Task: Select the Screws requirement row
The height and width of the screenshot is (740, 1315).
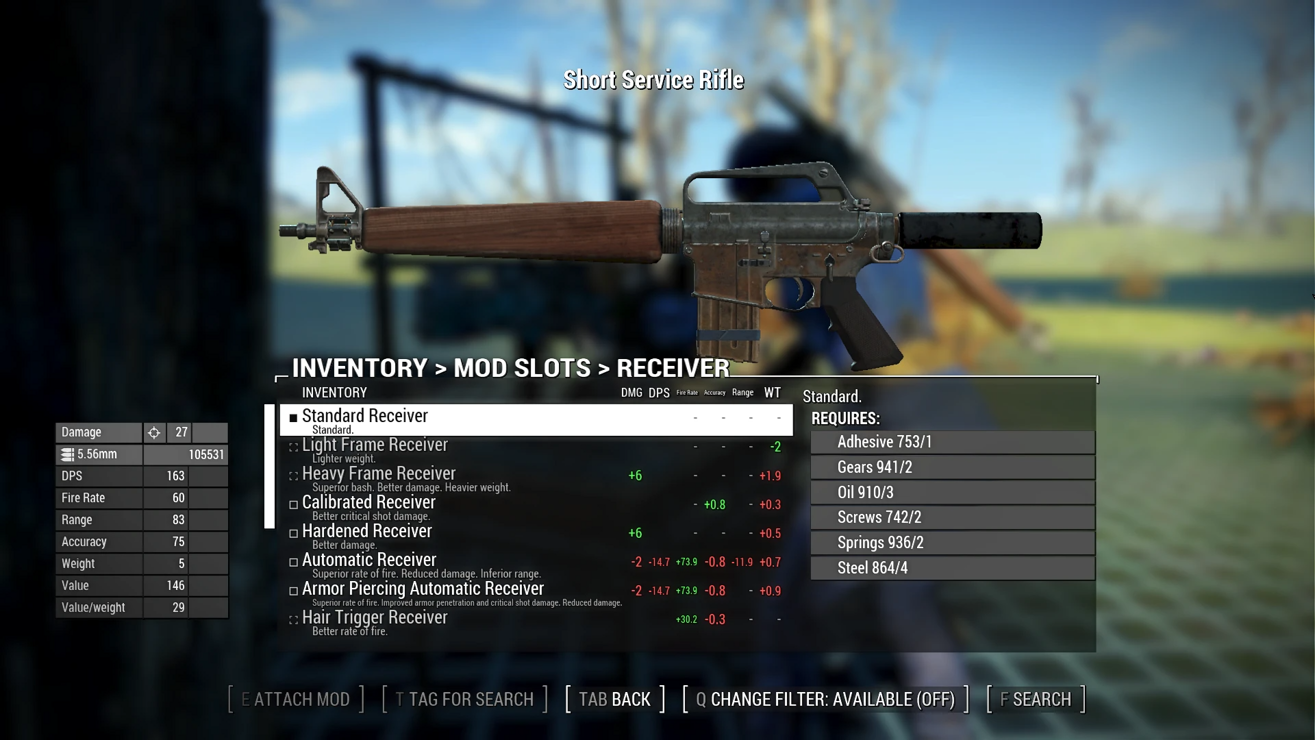Action: pos(952,517)
